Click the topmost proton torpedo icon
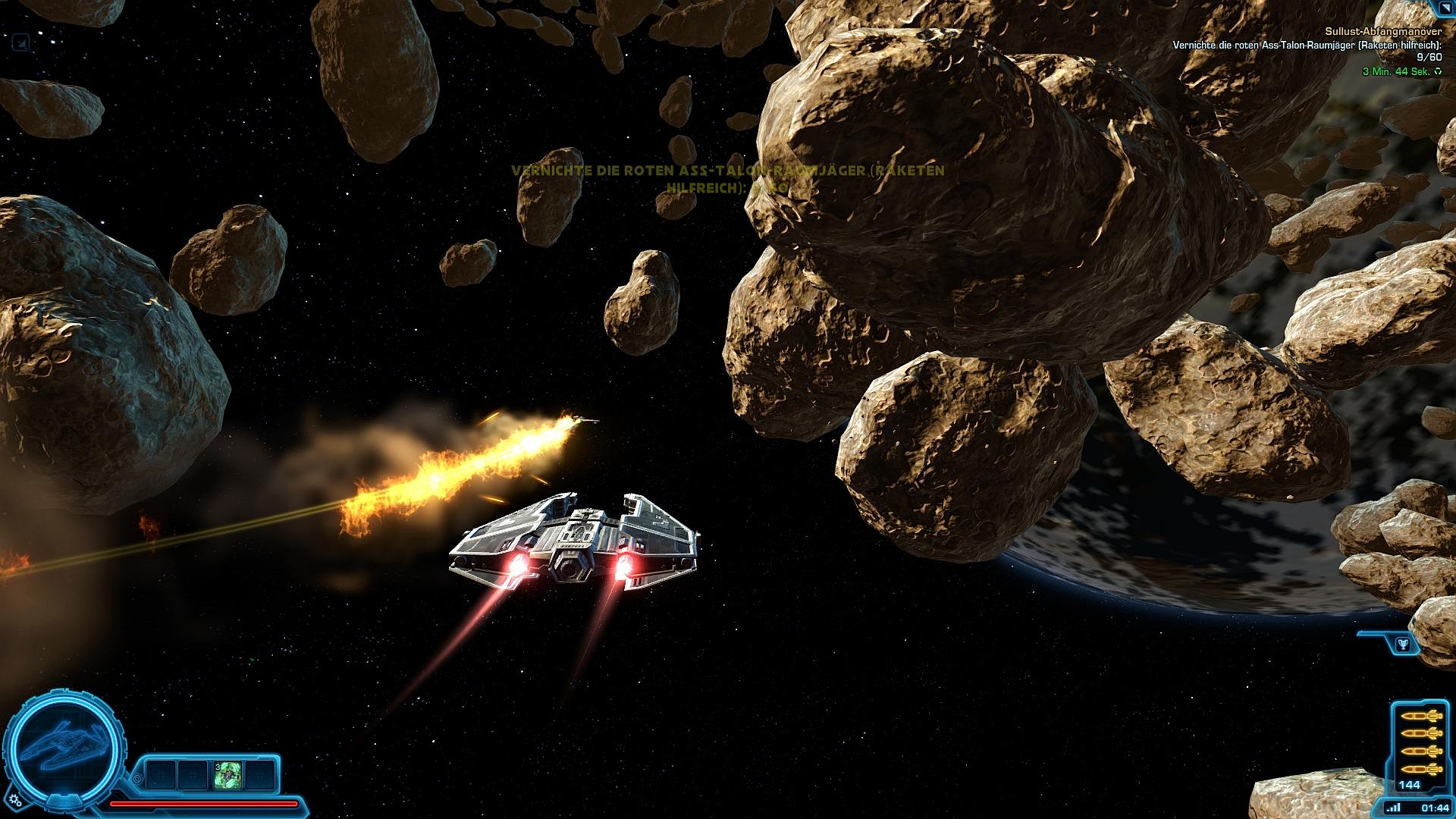1456x819 pixels. click(x=1423, y=715)
